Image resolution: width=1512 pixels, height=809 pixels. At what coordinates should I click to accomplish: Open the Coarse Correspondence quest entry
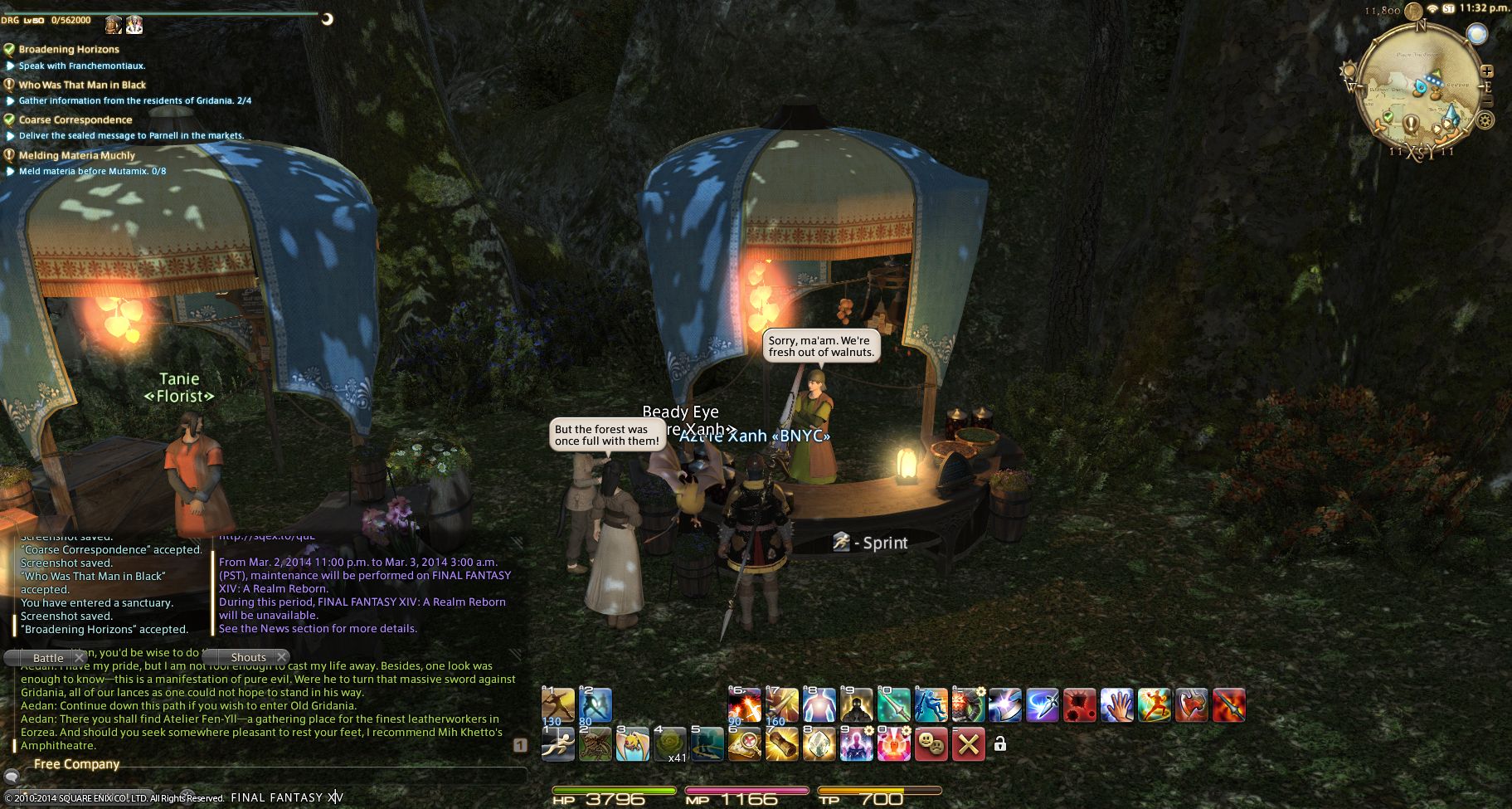pyautogui.click(x=75, y=120)
